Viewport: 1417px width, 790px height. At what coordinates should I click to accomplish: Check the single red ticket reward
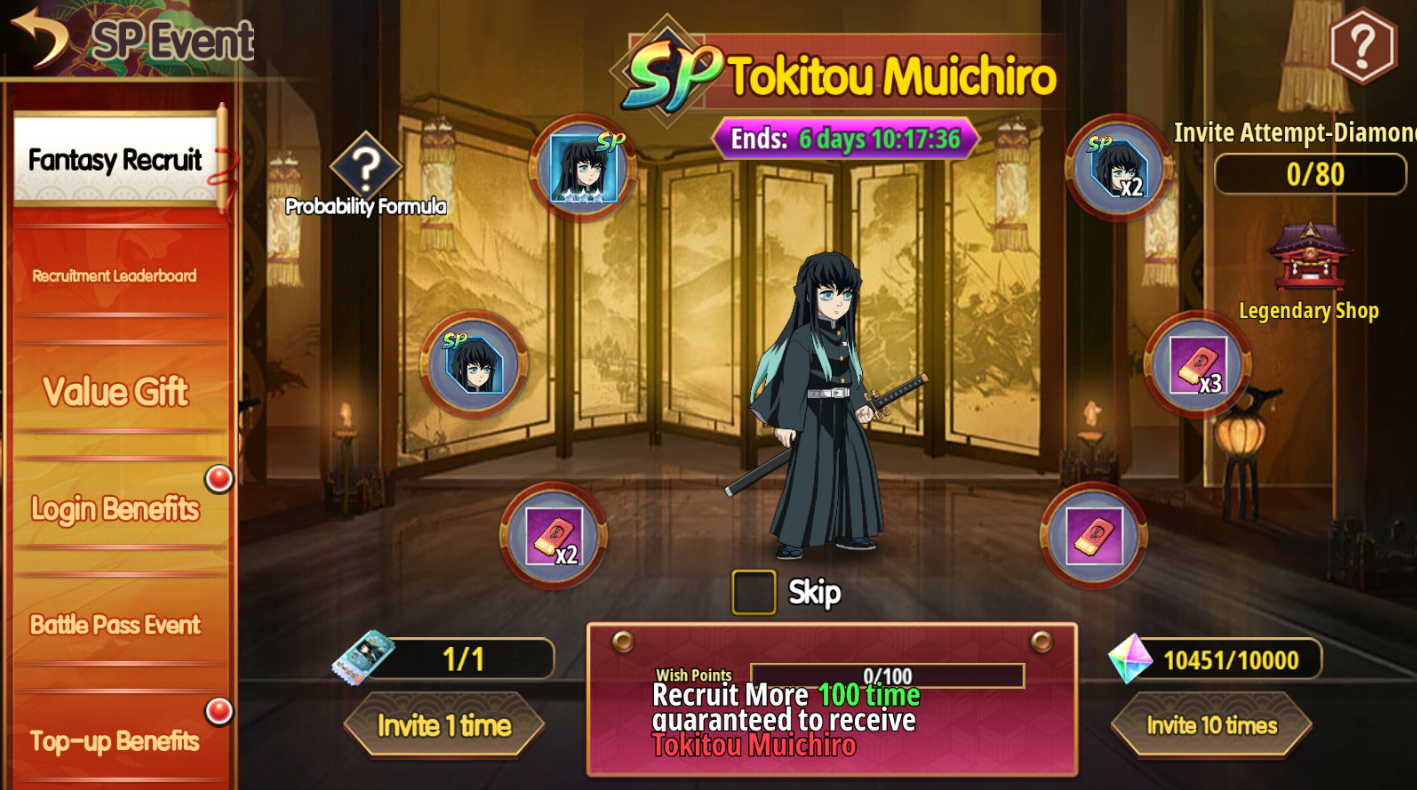tap(1093, 536)
